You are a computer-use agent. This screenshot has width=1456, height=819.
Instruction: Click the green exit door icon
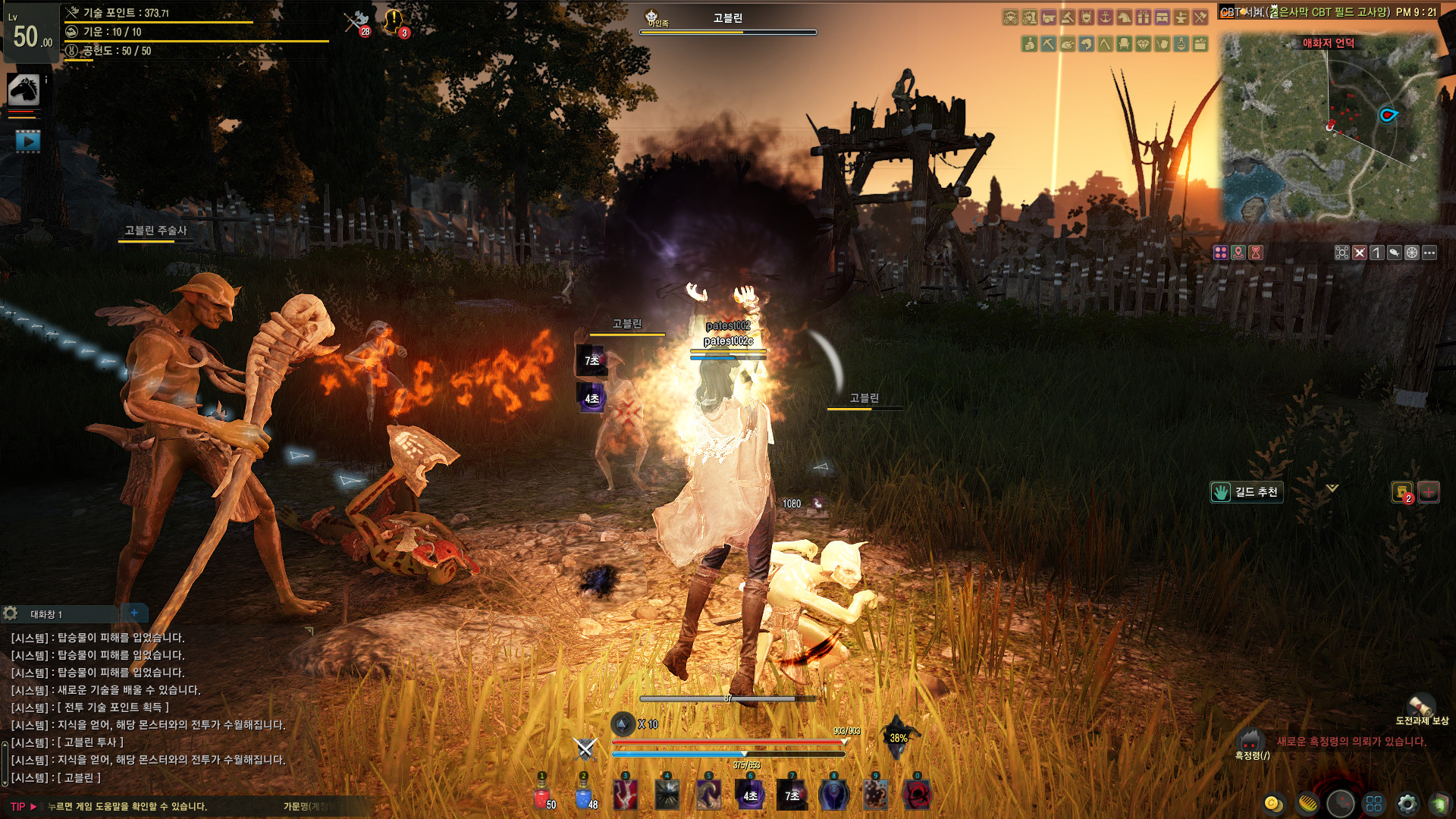tap(1439, 803)
